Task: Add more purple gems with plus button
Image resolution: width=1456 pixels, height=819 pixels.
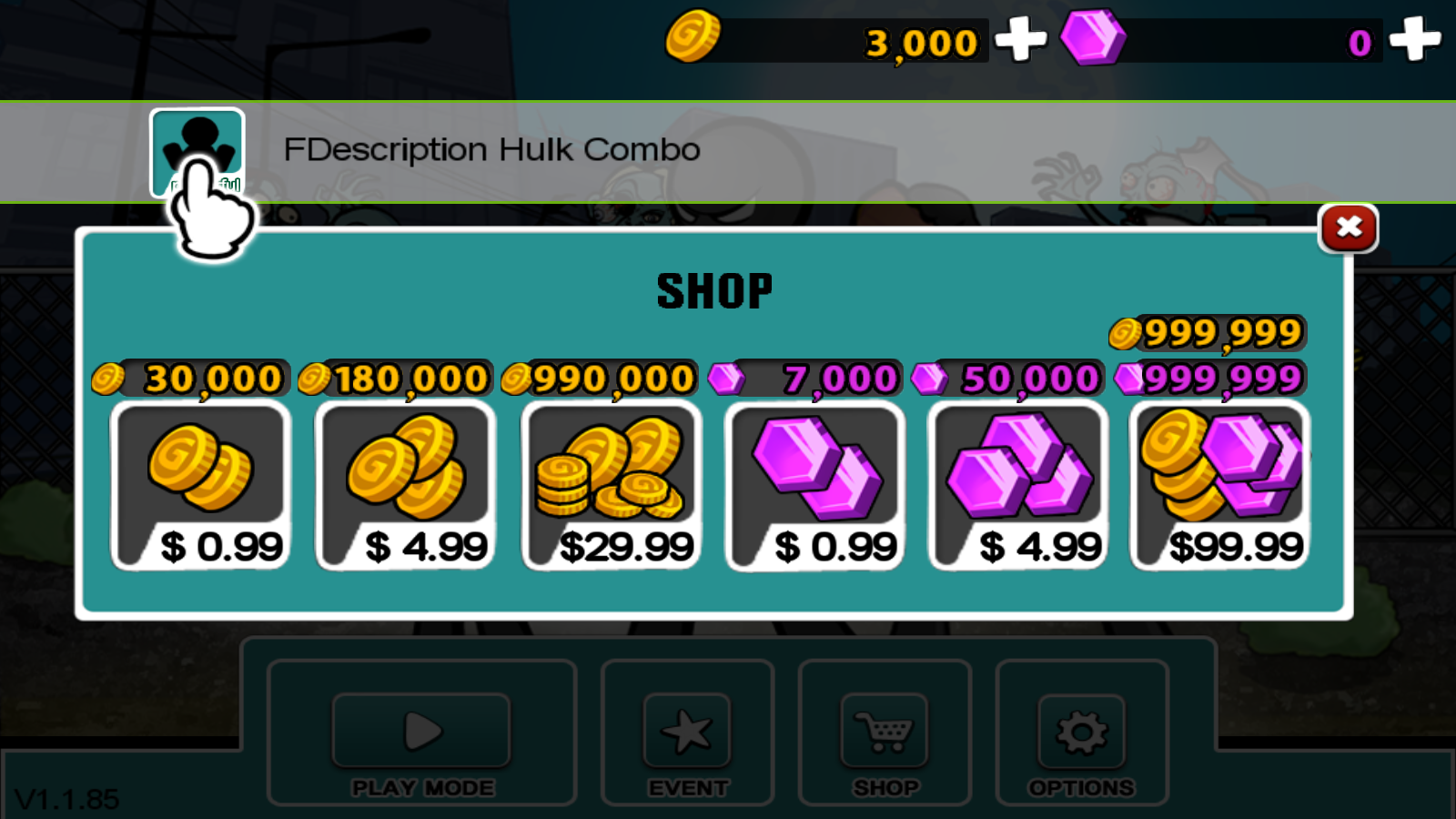Action: click(x=1414, y=40)
